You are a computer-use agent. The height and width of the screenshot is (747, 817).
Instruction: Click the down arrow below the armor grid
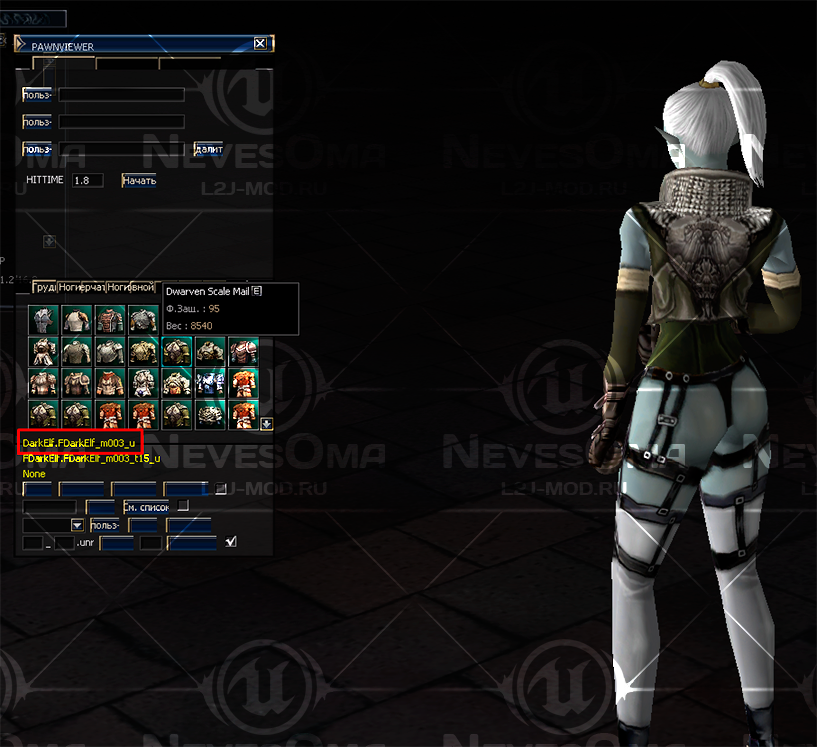(x=267, y=424)
